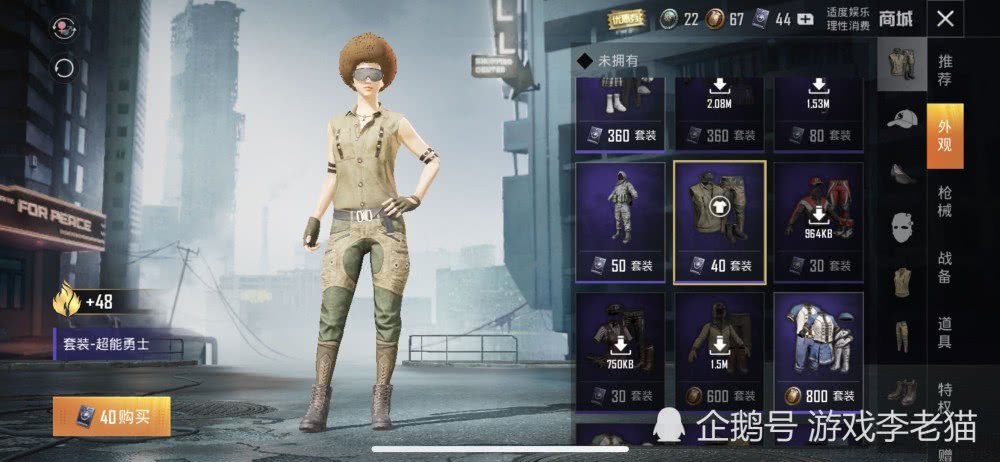The height and width of the screenshot is (462, 1000).
Task: Switch to the 战备 tab
Action: [945, 267]
